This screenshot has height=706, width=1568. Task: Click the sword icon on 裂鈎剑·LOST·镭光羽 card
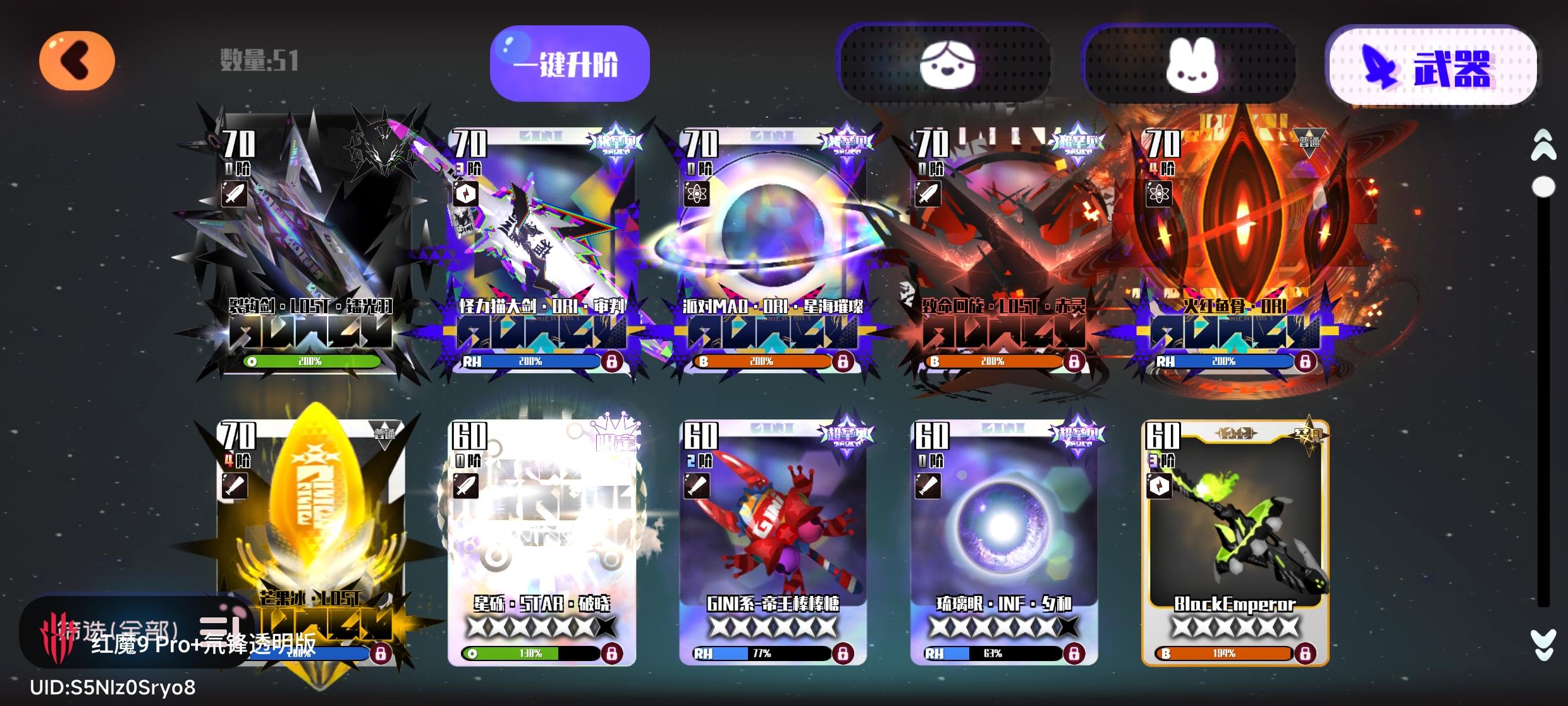[x=234, y=194]
